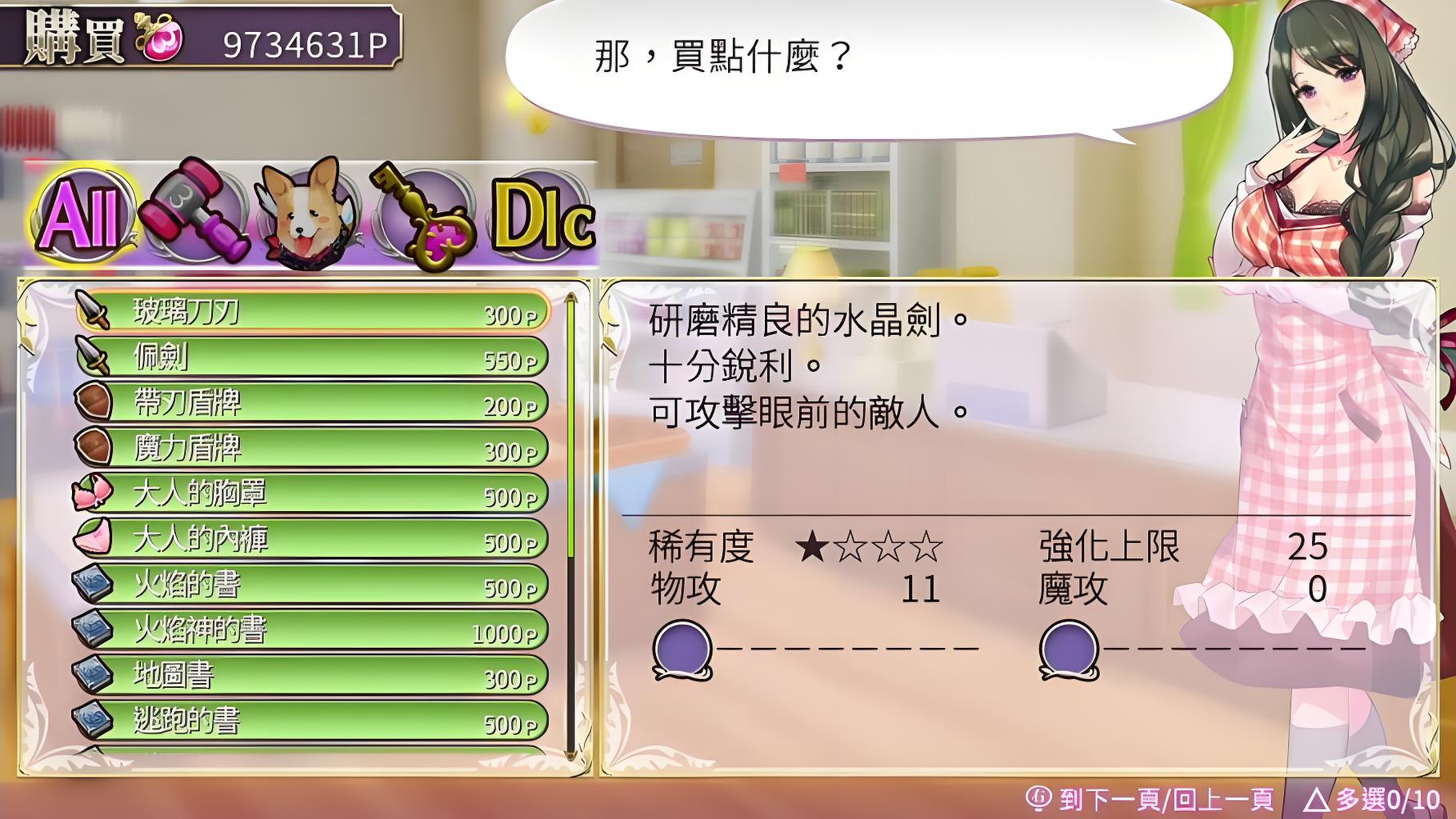Pick the 帶刀盾牌 shield entry
The image size is (1456, 819).
click(312, 403)
